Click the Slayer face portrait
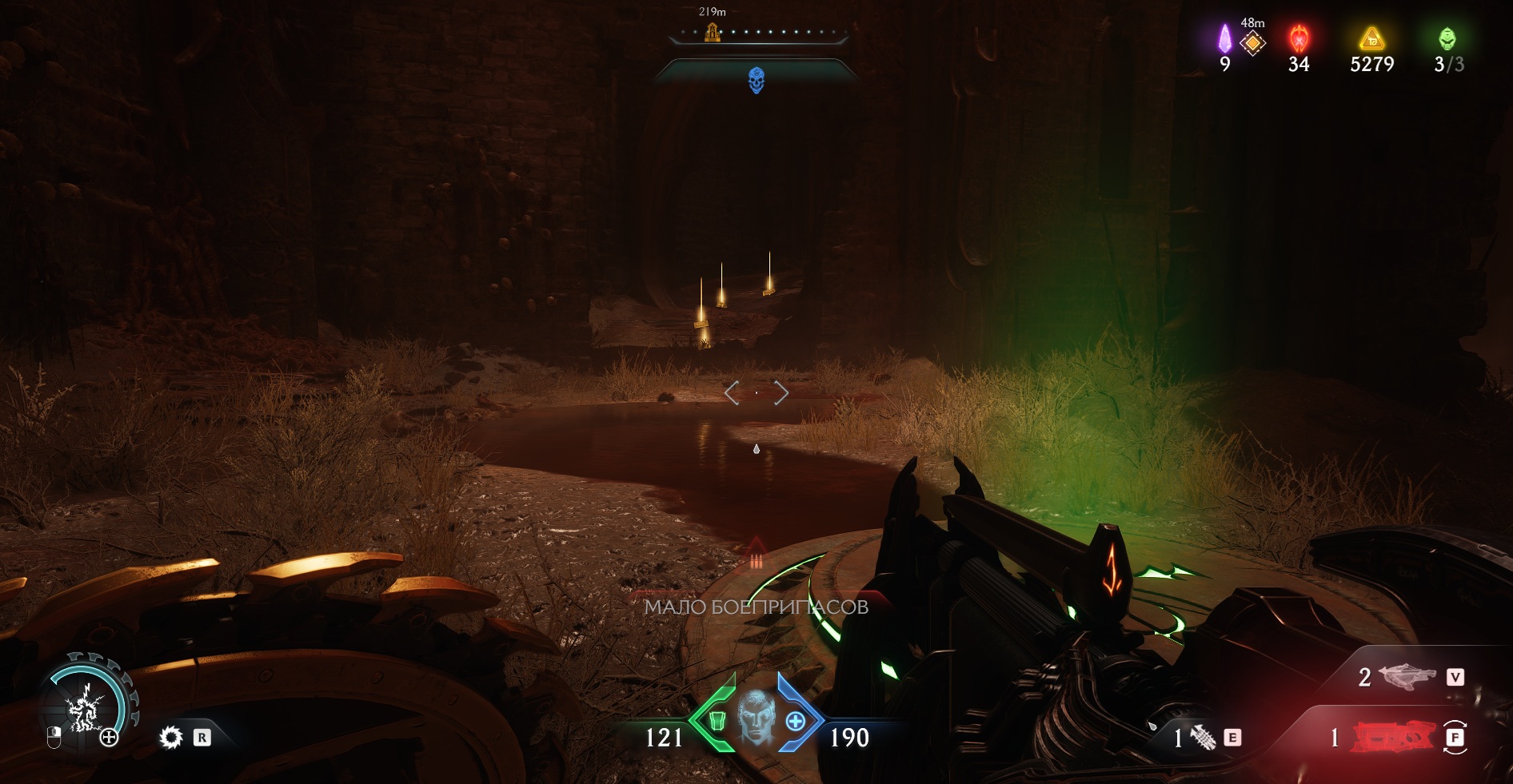1513x784 pixels. click(x=756, y=717)
